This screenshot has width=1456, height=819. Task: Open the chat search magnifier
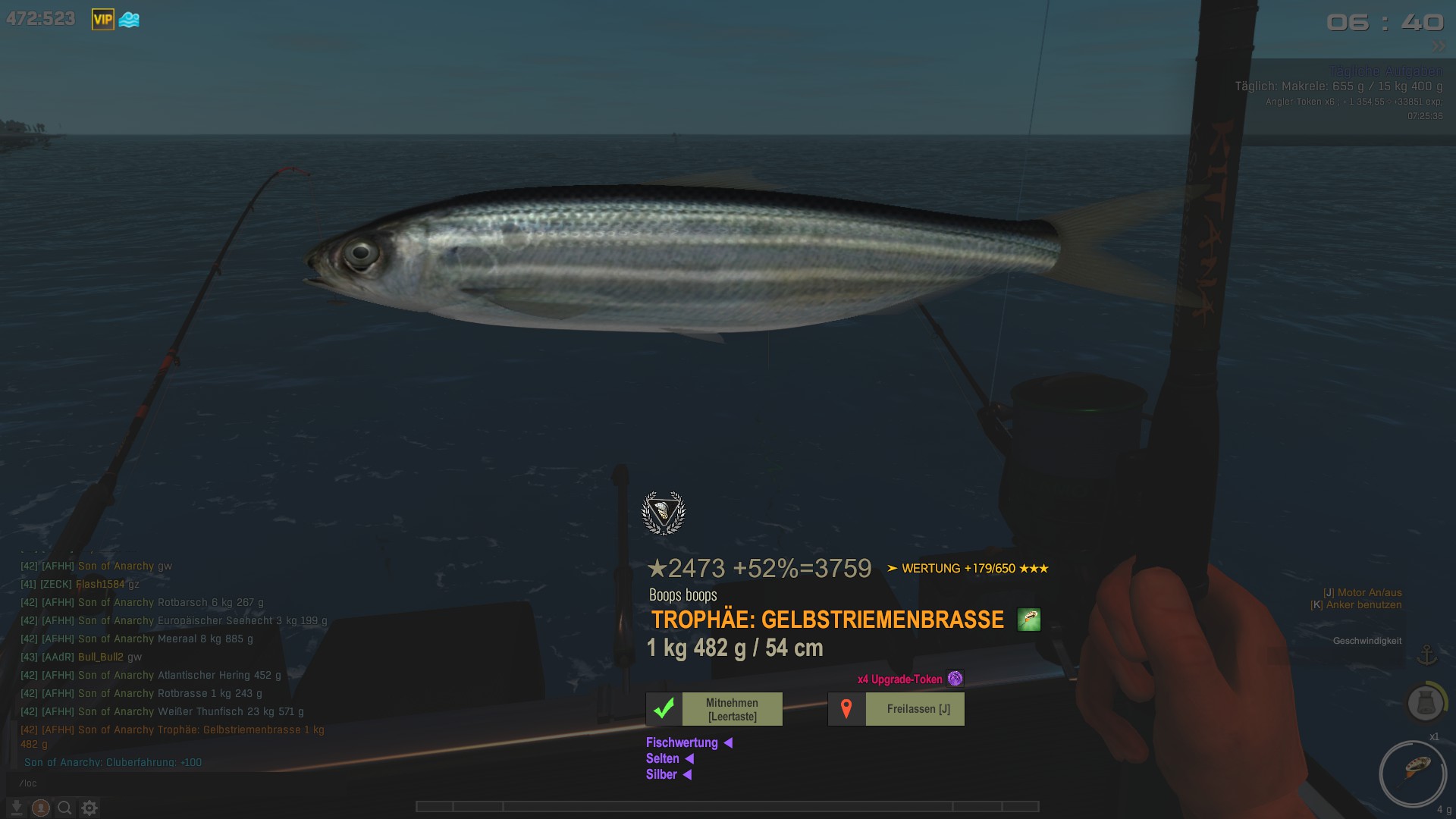[65, 808]
